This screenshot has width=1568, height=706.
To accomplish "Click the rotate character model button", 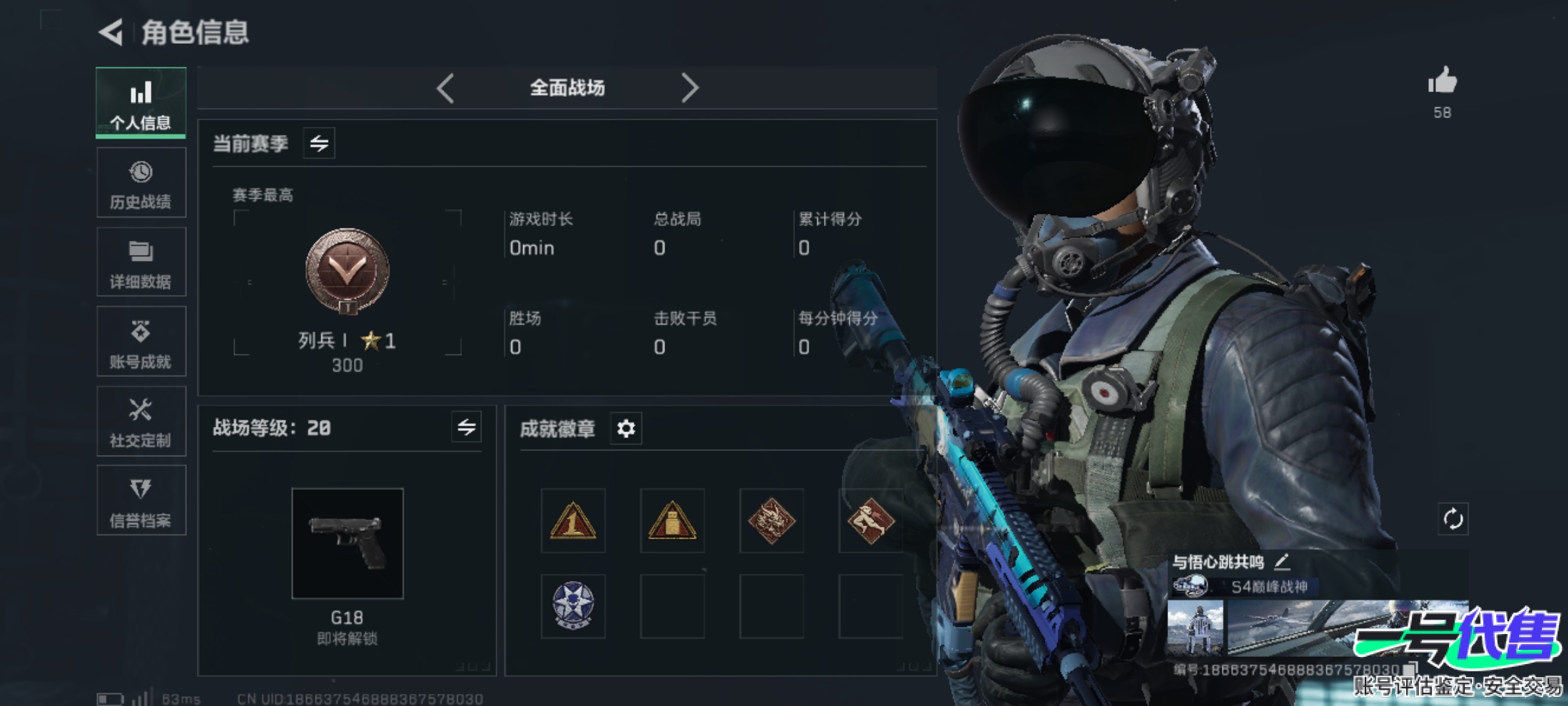I will (x=1453, y=520).
